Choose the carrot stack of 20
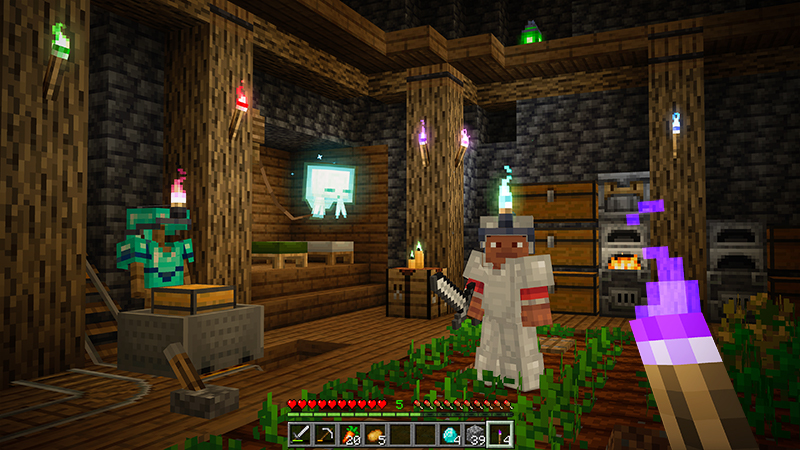The image size is (800, 450). click(351, 434)
